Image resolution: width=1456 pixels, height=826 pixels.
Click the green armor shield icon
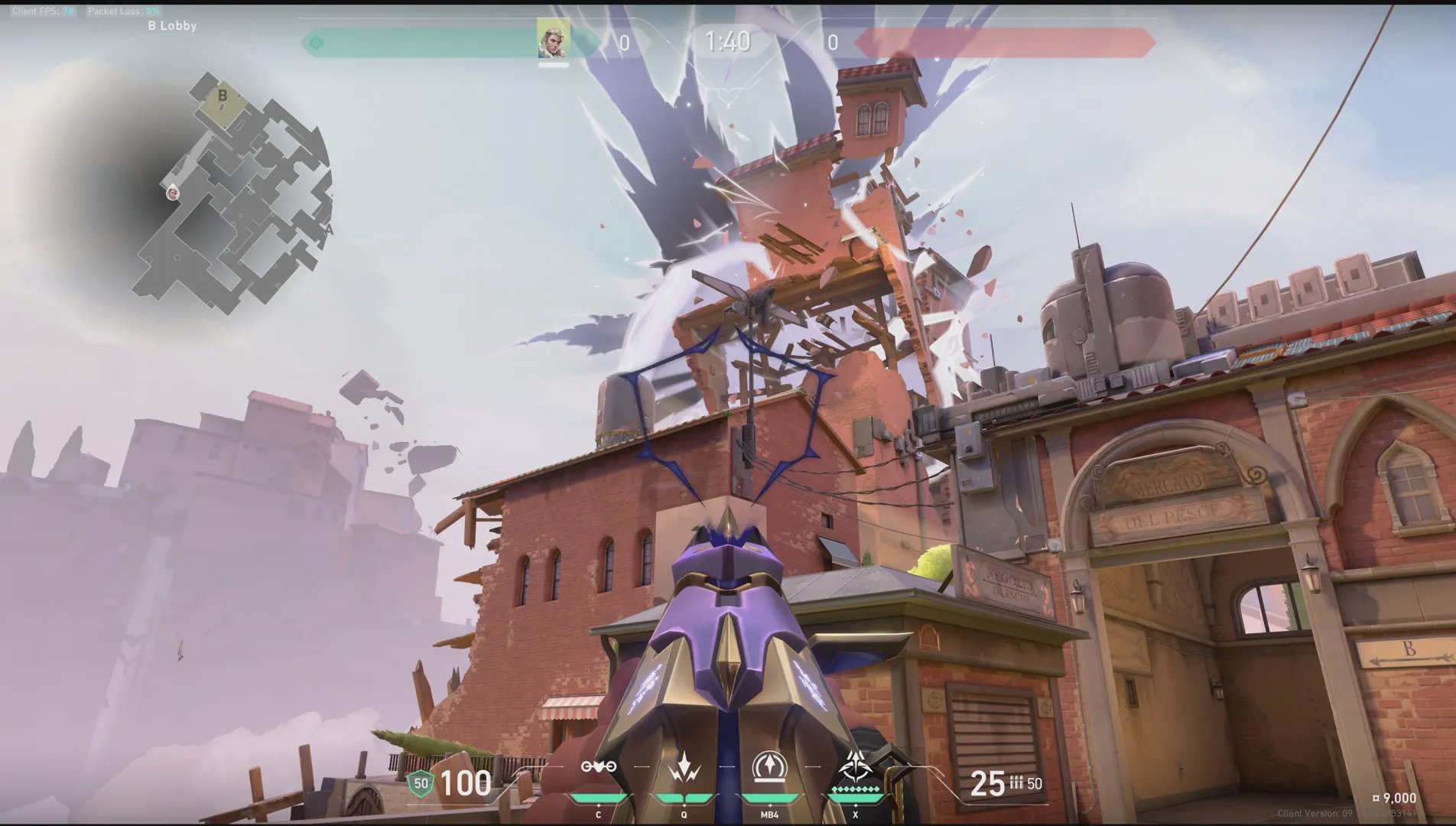420,783
